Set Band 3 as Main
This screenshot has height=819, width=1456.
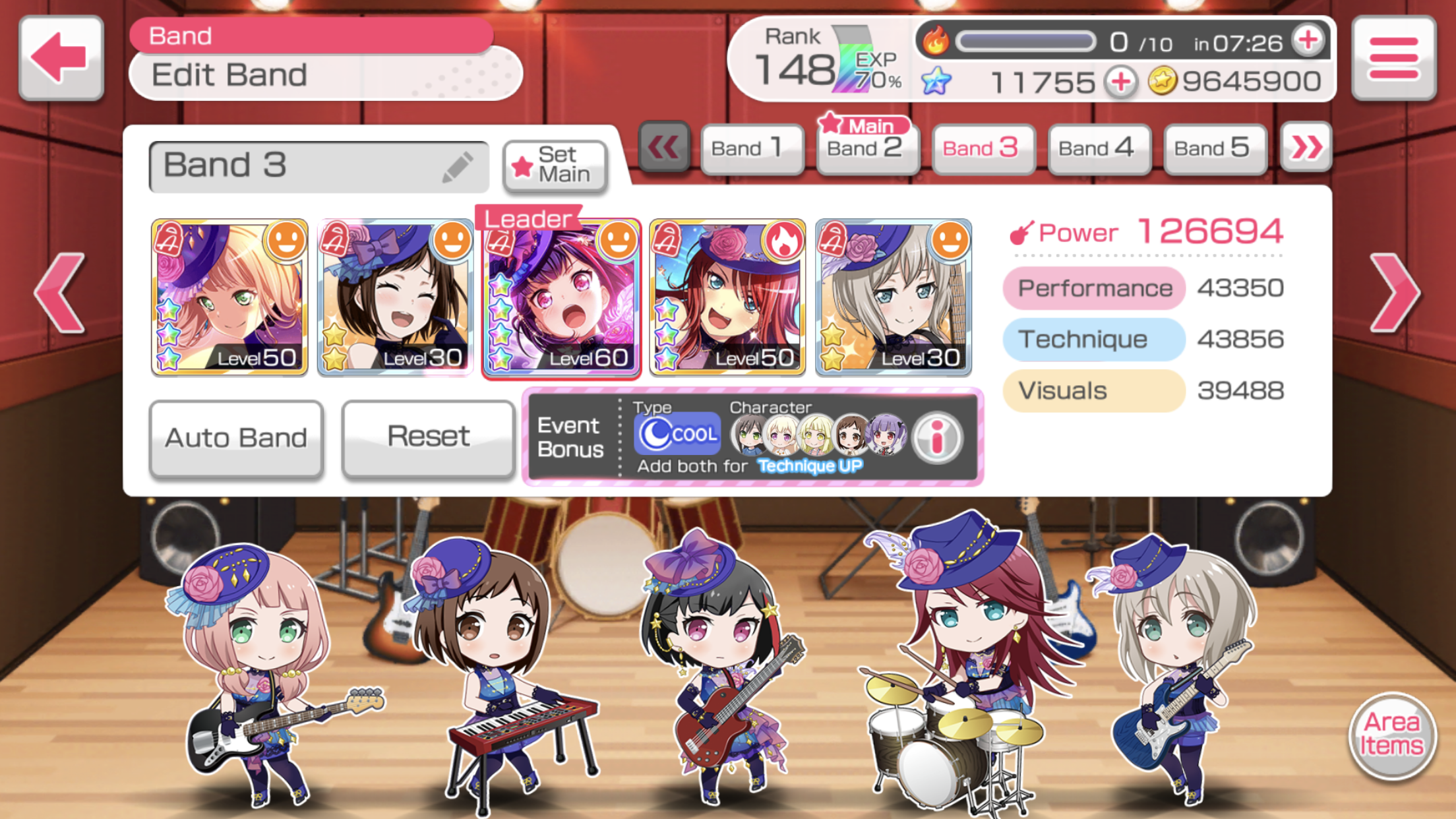tap(555, 166)
